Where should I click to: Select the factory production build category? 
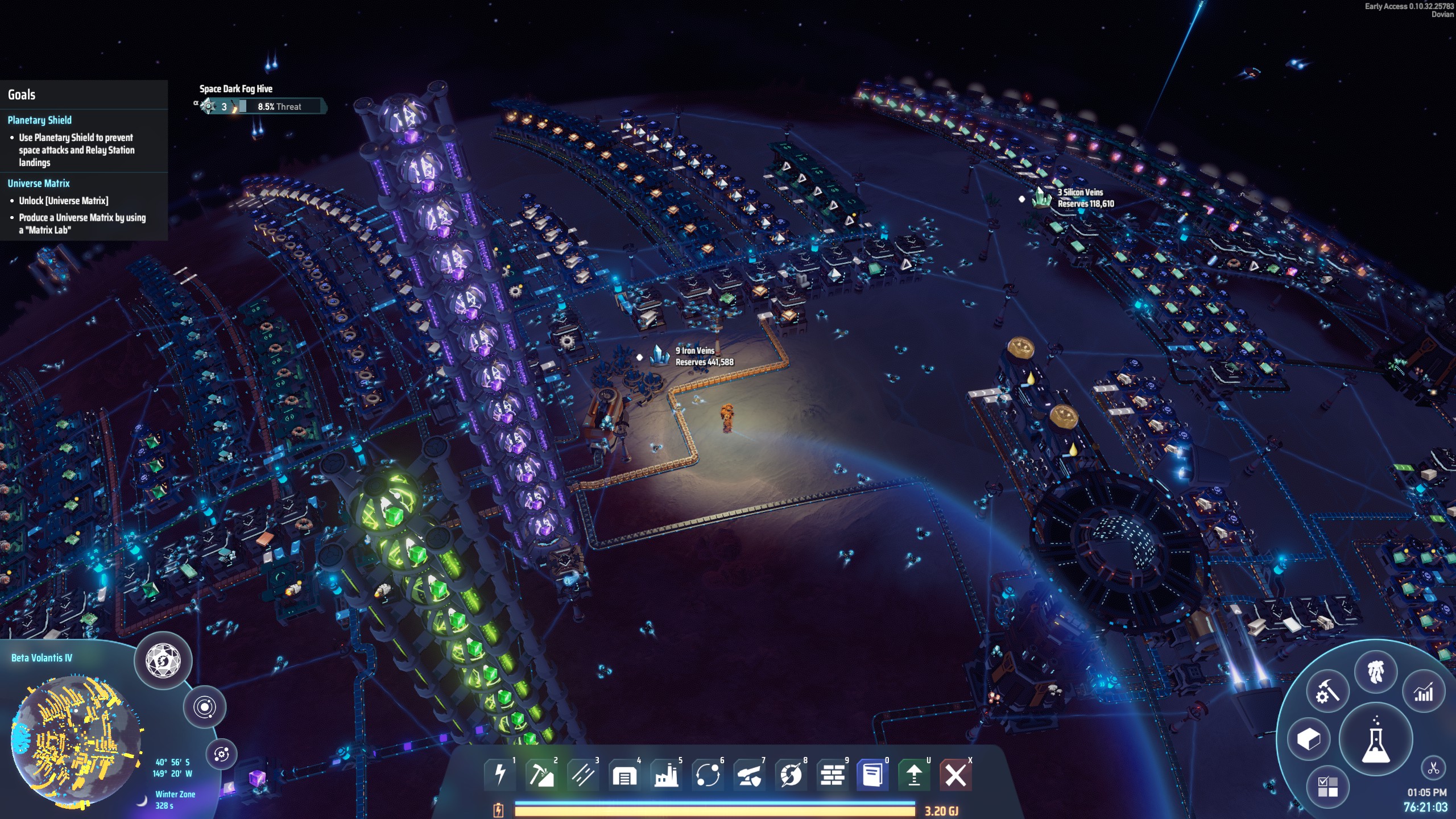coord(666,774)
